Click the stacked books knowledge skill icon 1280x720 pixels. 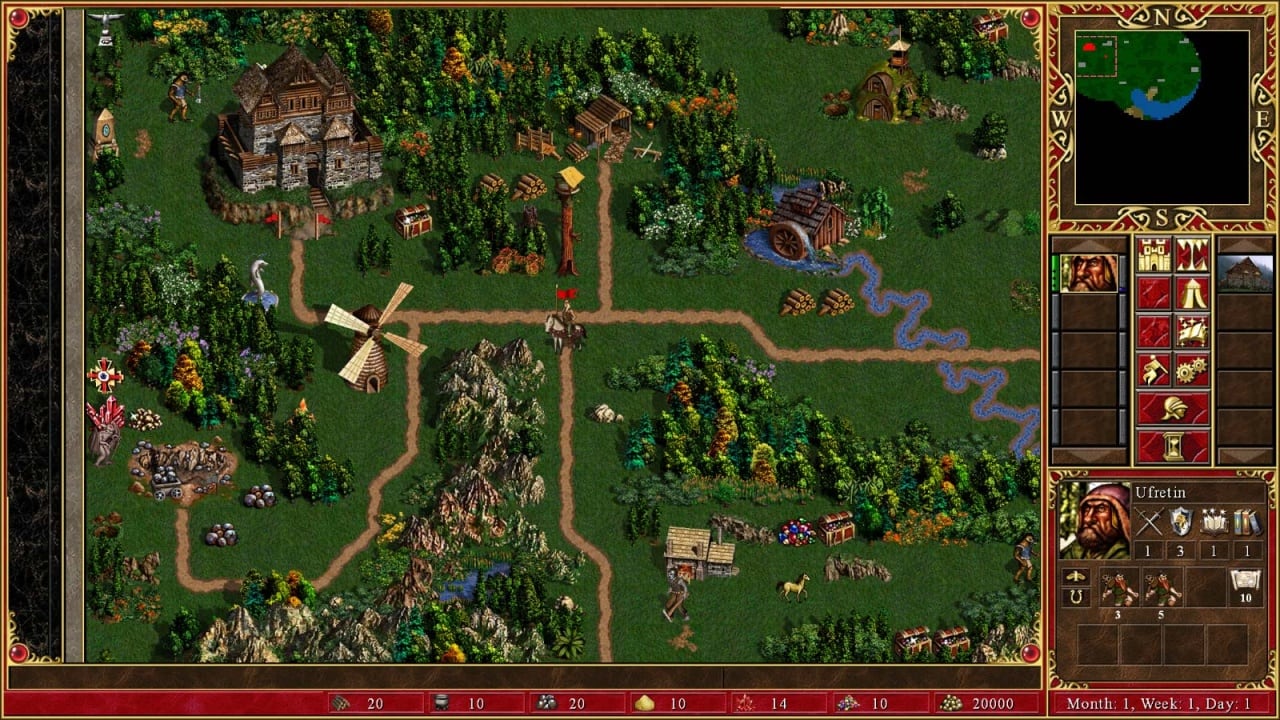pos(1245,522)
